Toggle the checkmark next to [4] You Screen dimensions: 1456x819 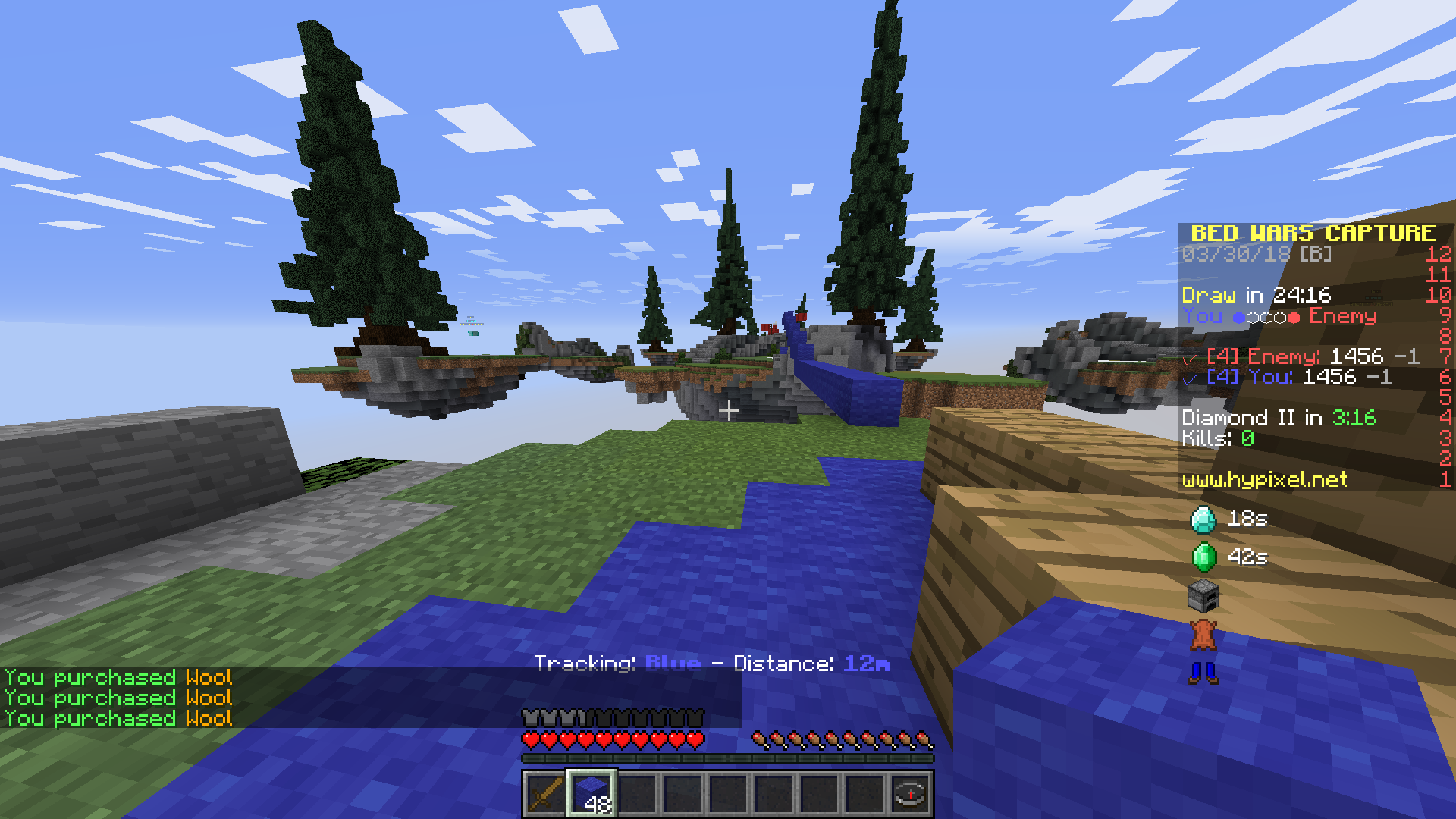(1189, 378)
